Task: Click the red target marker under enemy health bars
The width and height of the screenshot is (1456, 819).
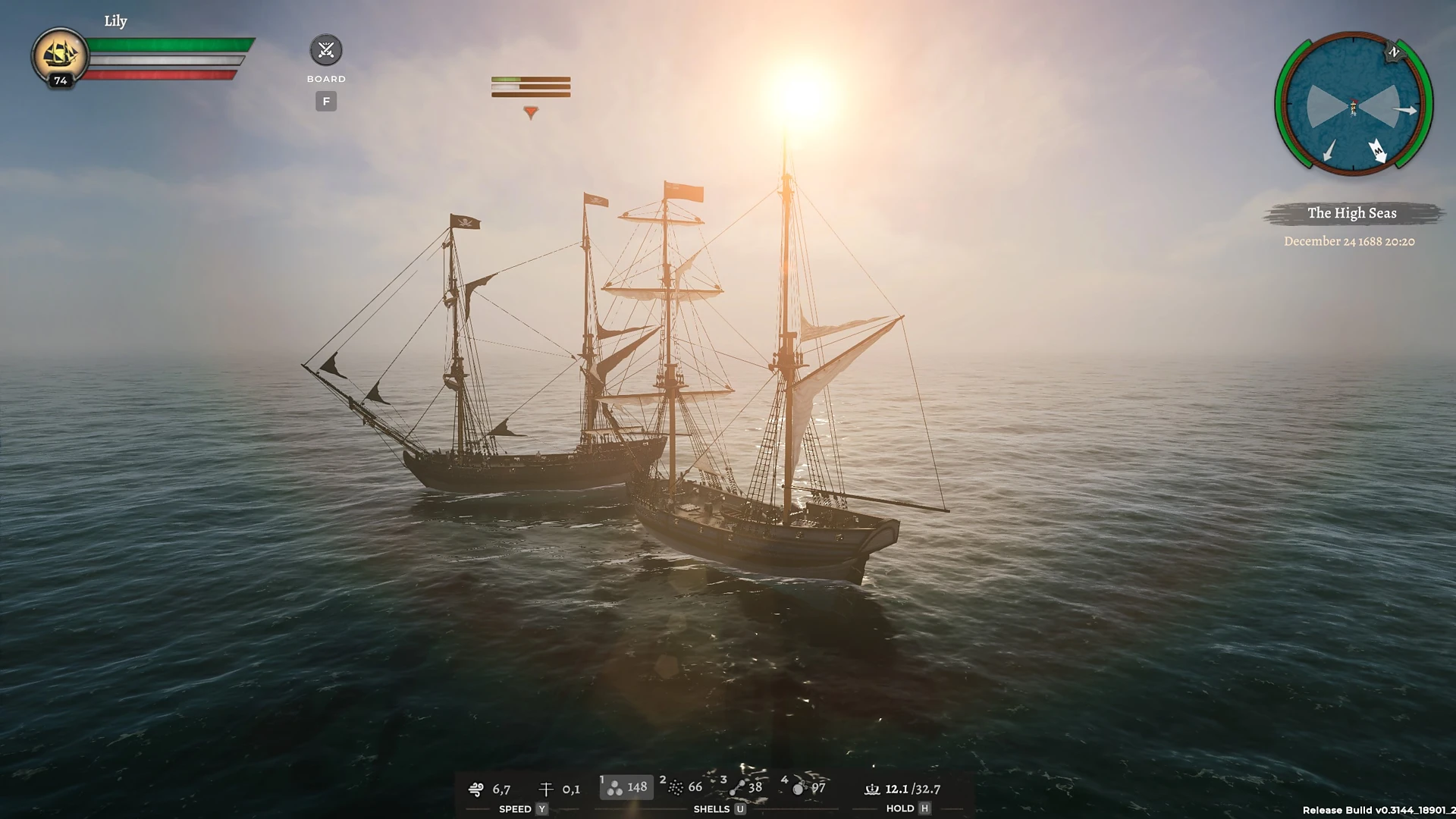Action: coord(531,109)
